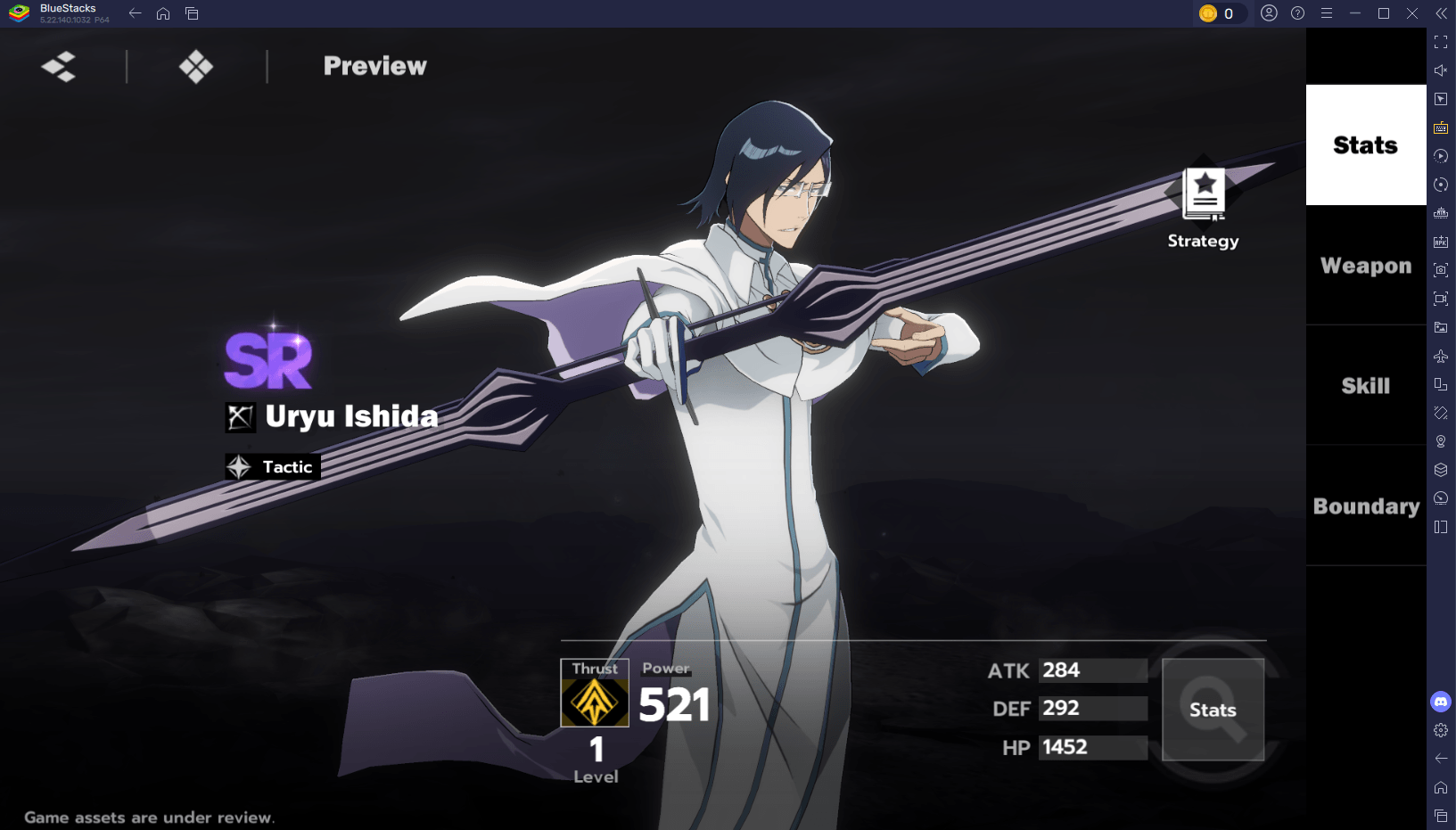Take a screenshot with the camera icon

[x=1441, y=270]
